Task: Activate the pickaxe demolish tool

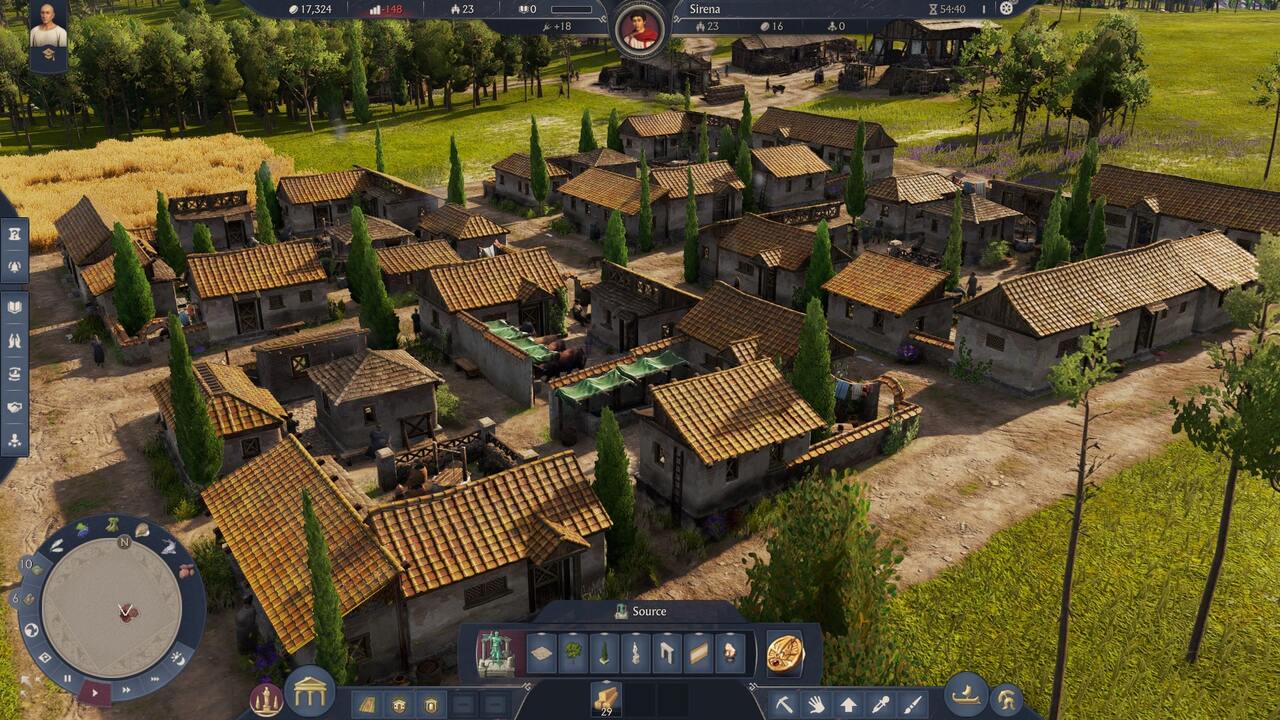Action: point(784,704)
